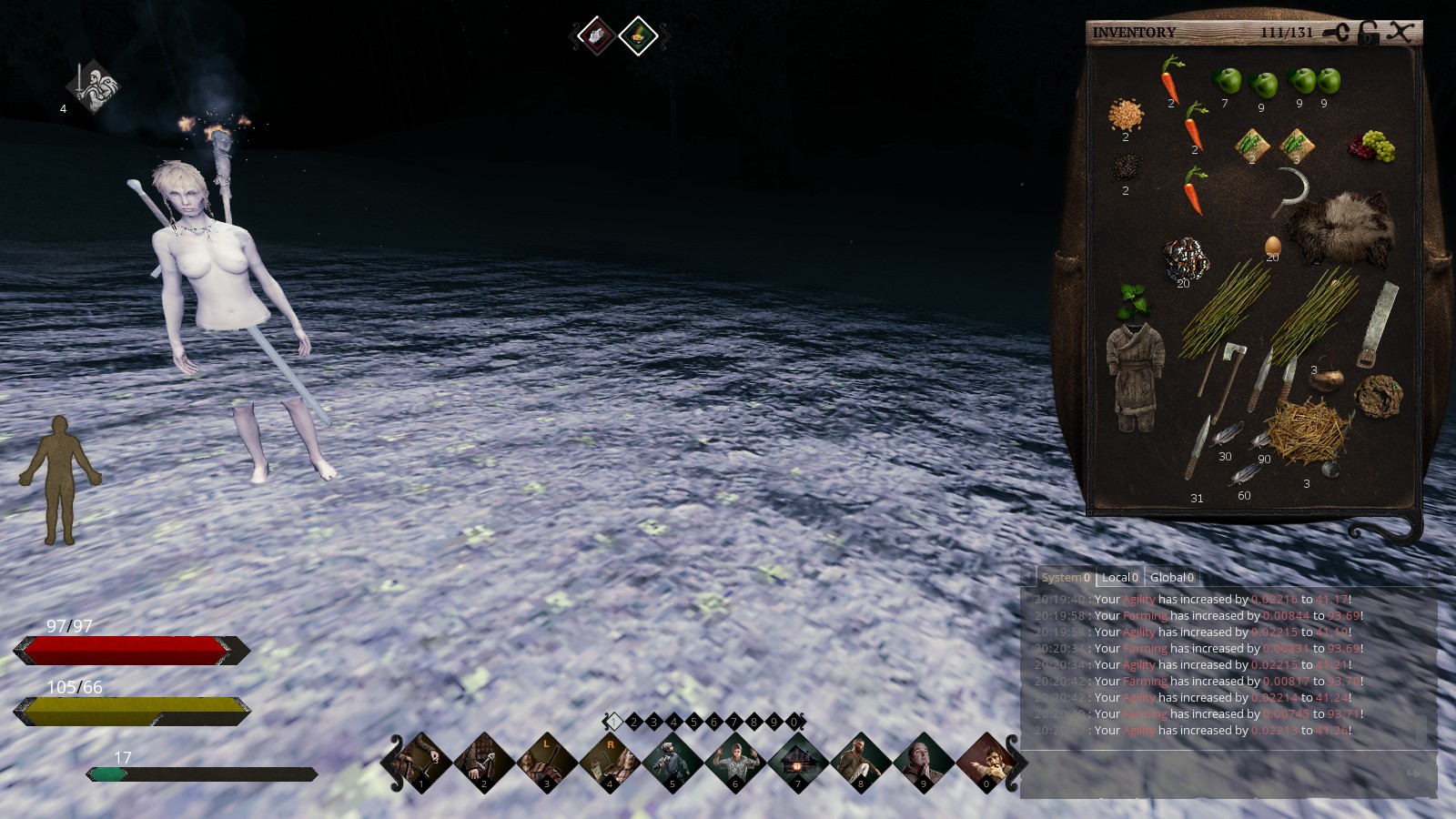Toggle the inventory padlock icon
The width and height of the screenshot is (1456, 819).
[x=1368, y=33]
